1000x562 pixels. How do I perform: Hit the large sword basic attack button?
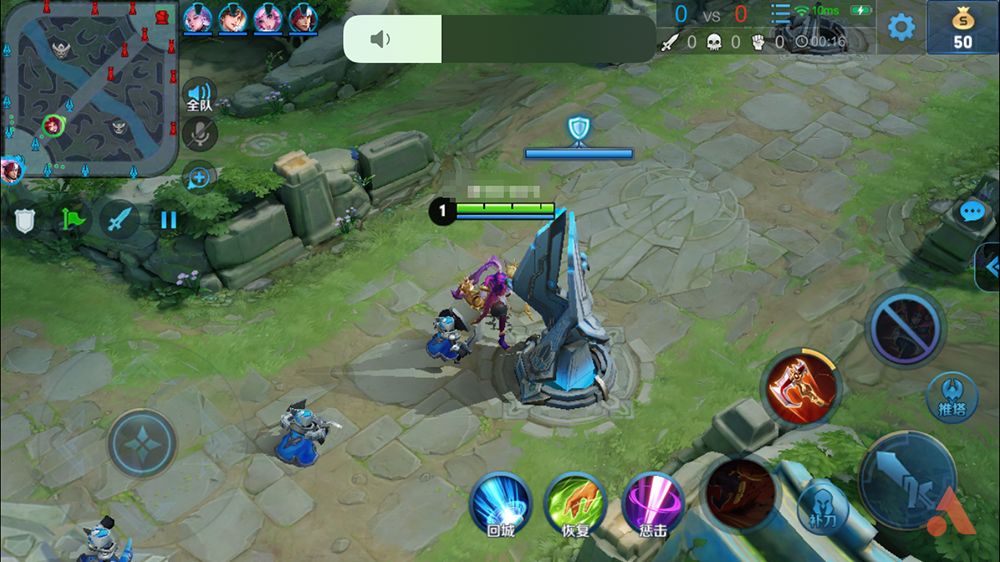906,480
